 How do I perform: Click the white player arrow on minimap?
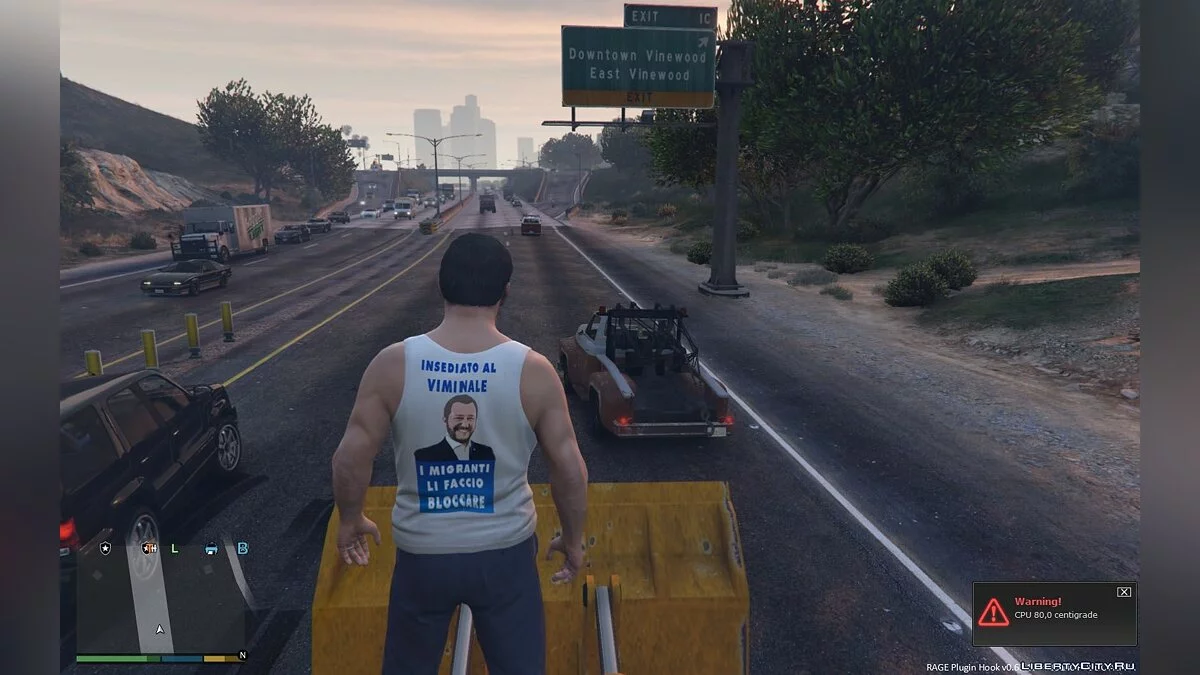pos(159,630)
